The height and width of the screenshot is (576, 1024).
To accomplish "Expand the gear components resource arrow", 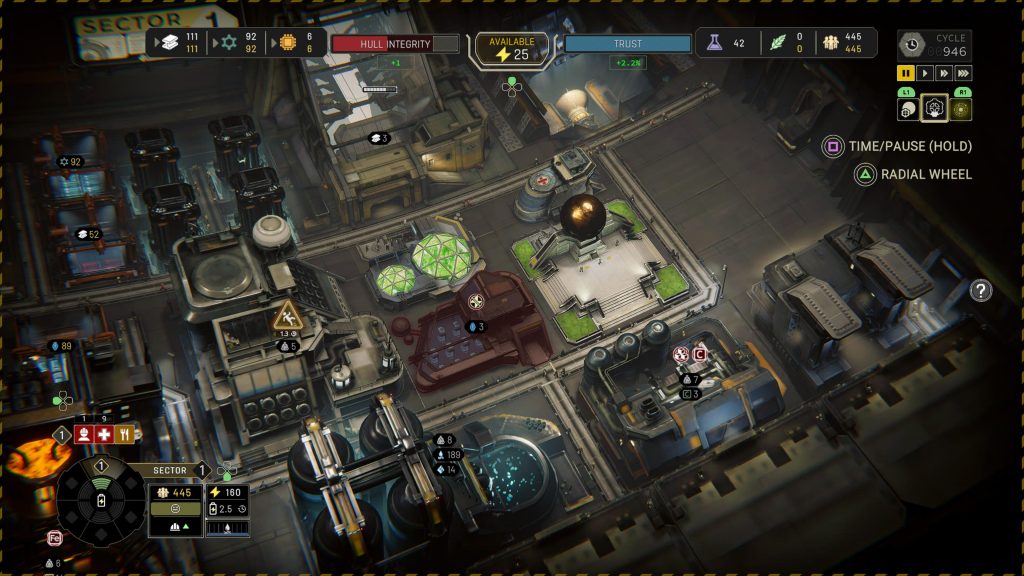I will coord(212,43).
